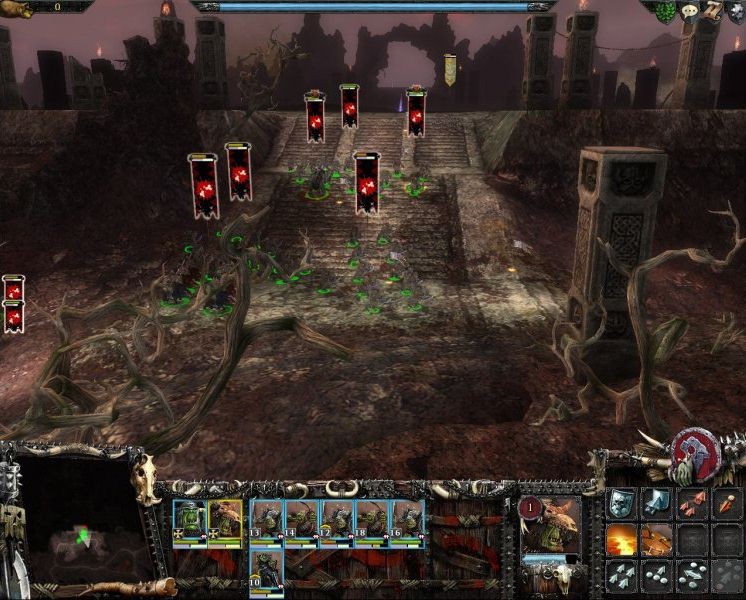Select the first hero card with blue border
746x600 pixels.
click(x=190, y=520)
